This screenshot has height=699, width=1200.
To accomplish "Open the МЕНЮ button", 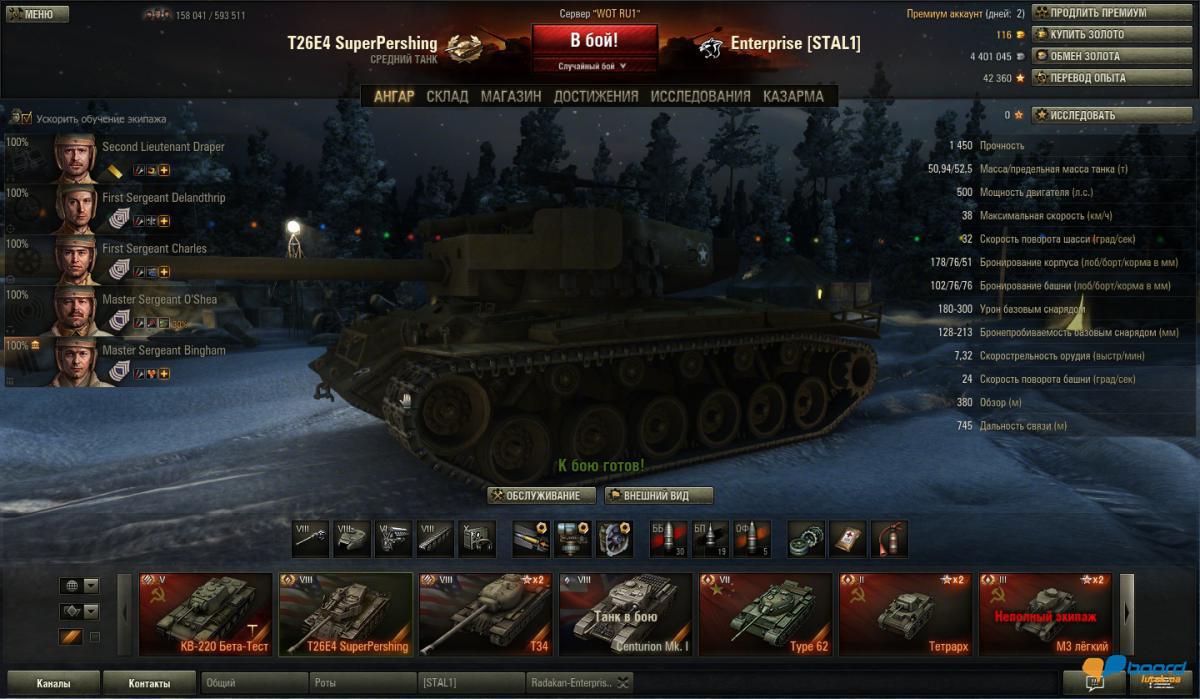I will click(x=37, y=15).
